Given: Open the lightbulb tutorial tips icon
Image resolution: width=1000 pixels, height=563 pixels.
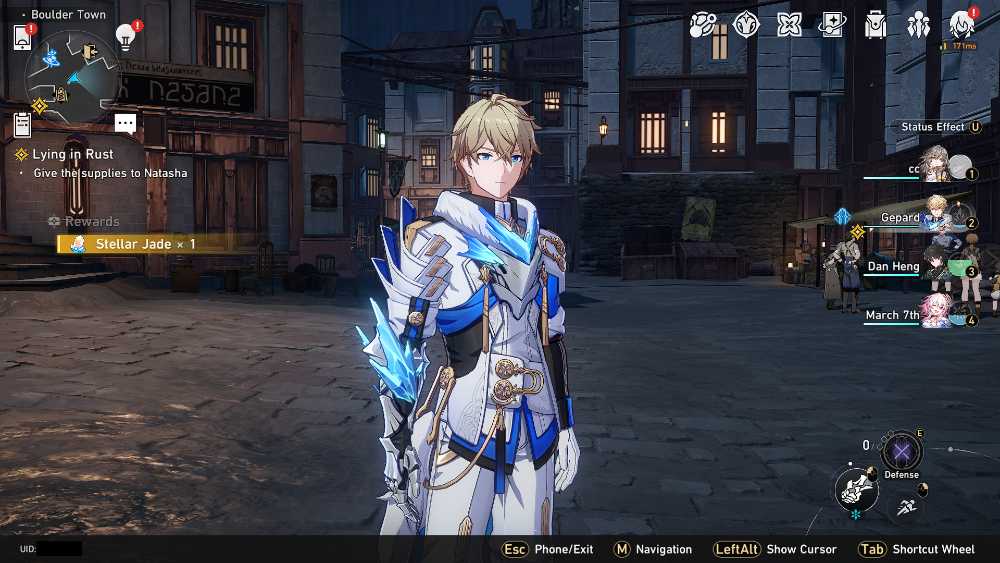Looking at the screenshot, I should (x=126, y=36).
